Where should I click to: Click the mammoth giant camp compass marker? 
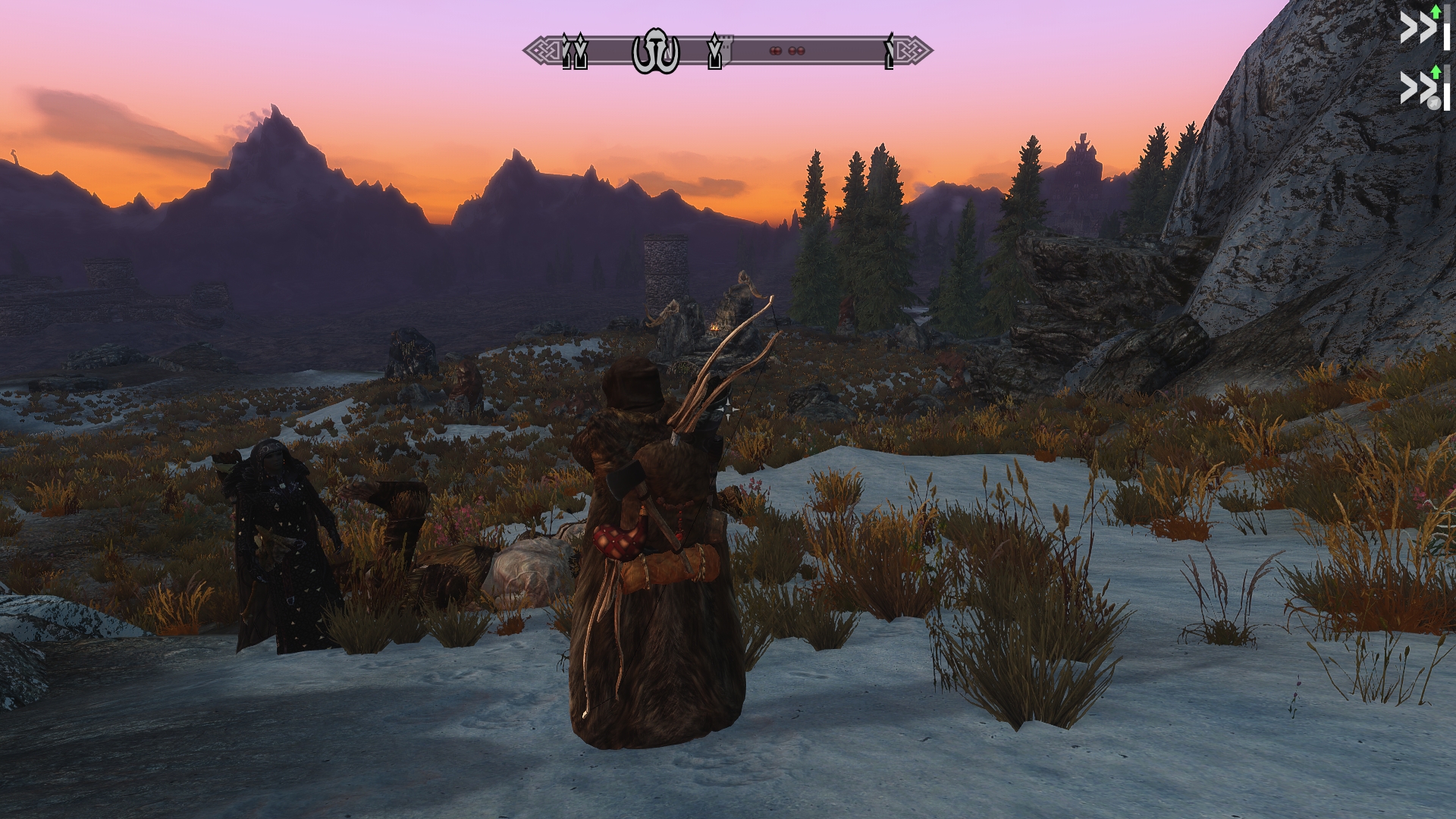656,52
